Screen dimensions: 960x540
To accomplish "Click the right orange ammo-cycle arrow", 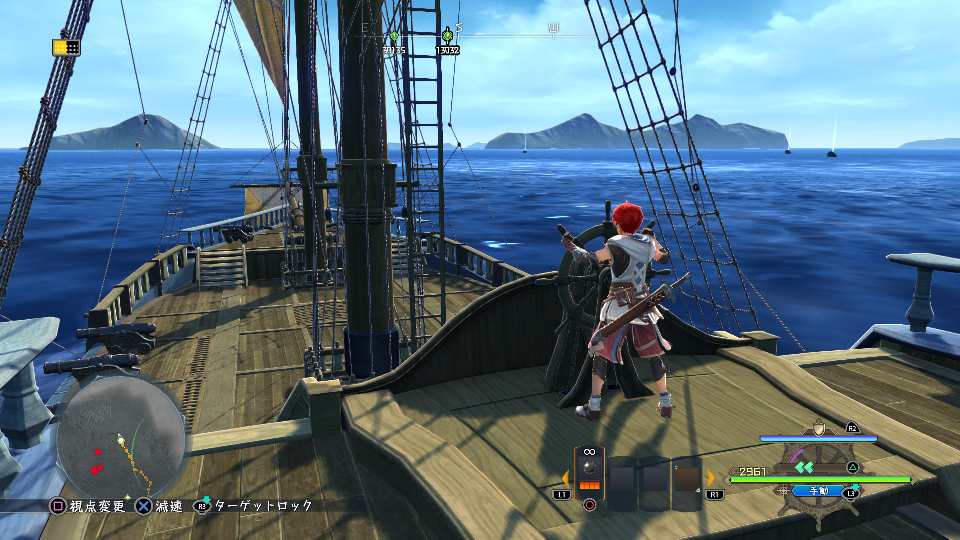I will (x=711, y=478).
